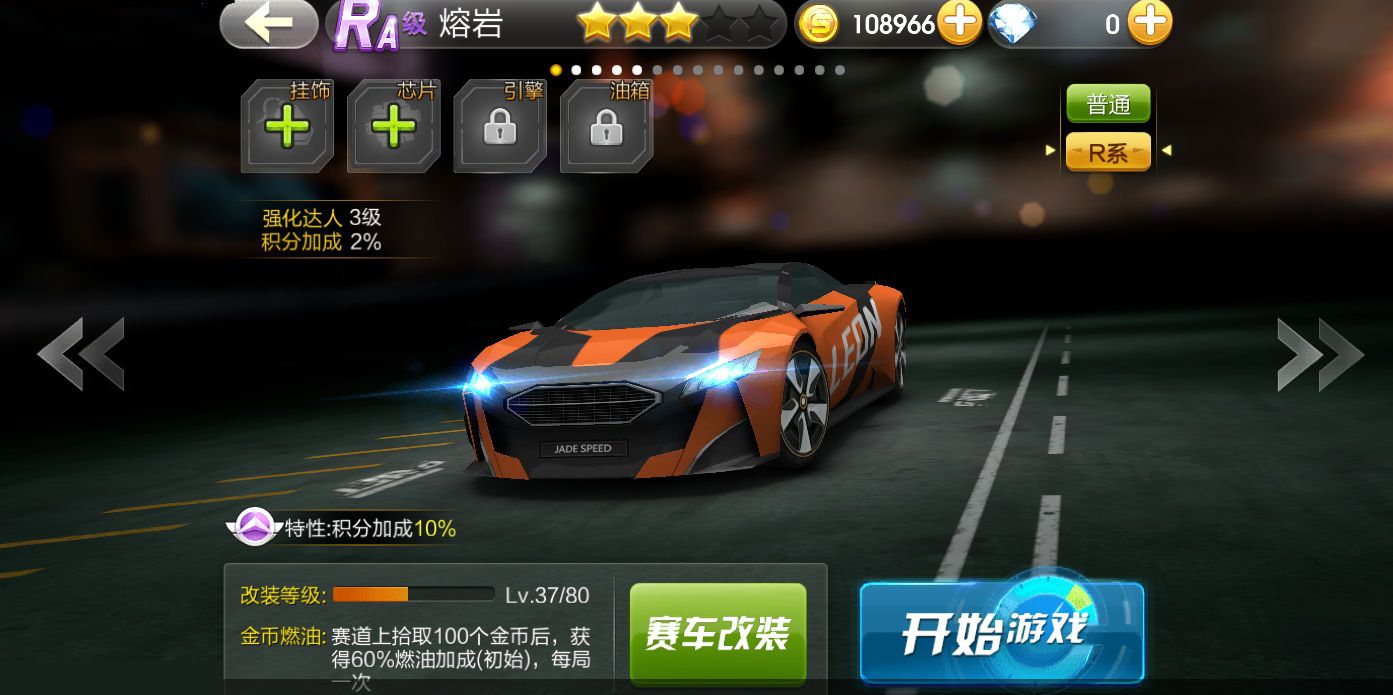This screenshot has width=1393, height=695.
Task: Start the race with 开始游戏
Action: coord(1000,632)
